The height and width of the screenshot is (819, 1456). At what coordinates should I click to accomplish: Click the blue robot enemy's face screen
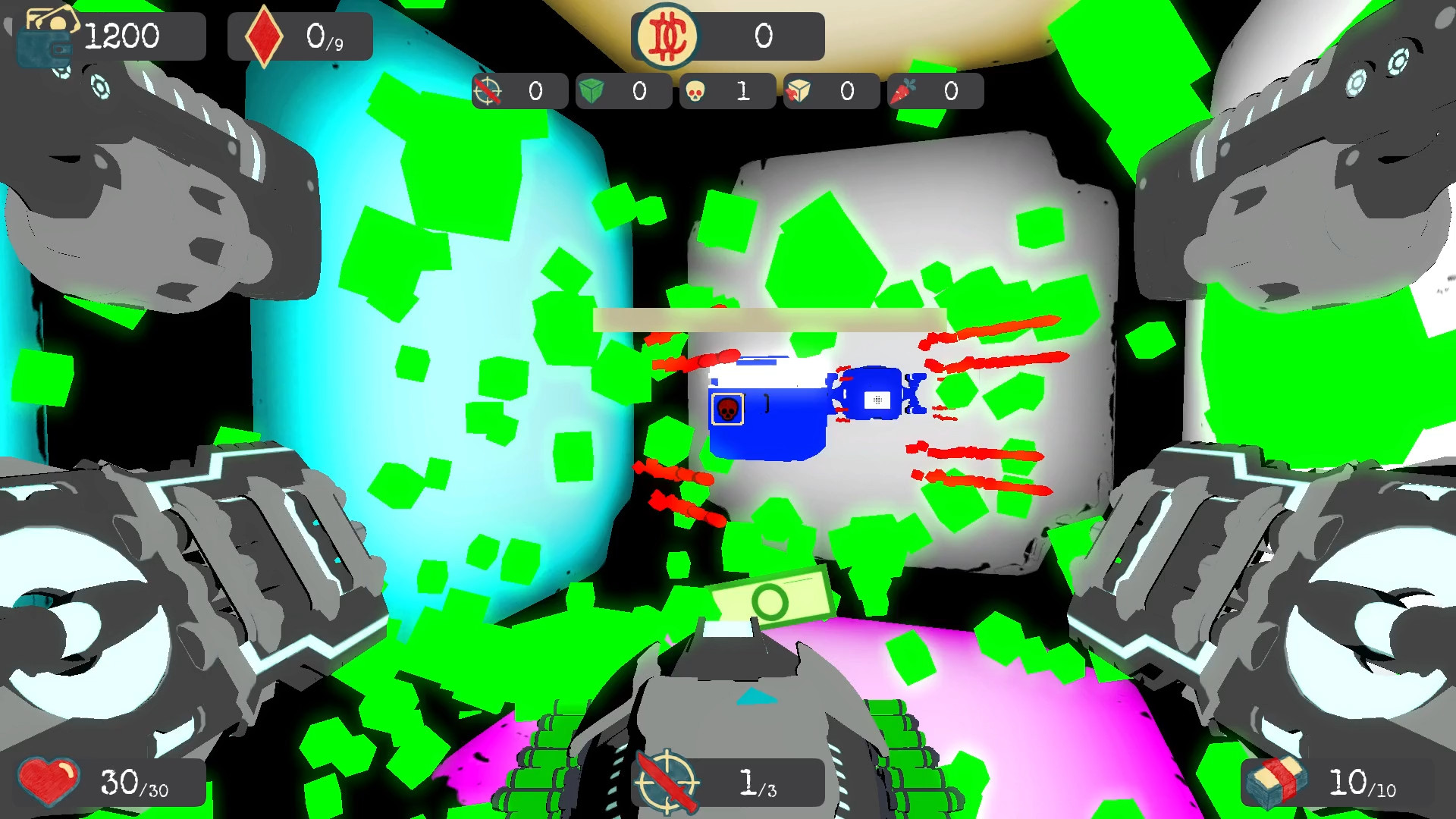point(877,398)
